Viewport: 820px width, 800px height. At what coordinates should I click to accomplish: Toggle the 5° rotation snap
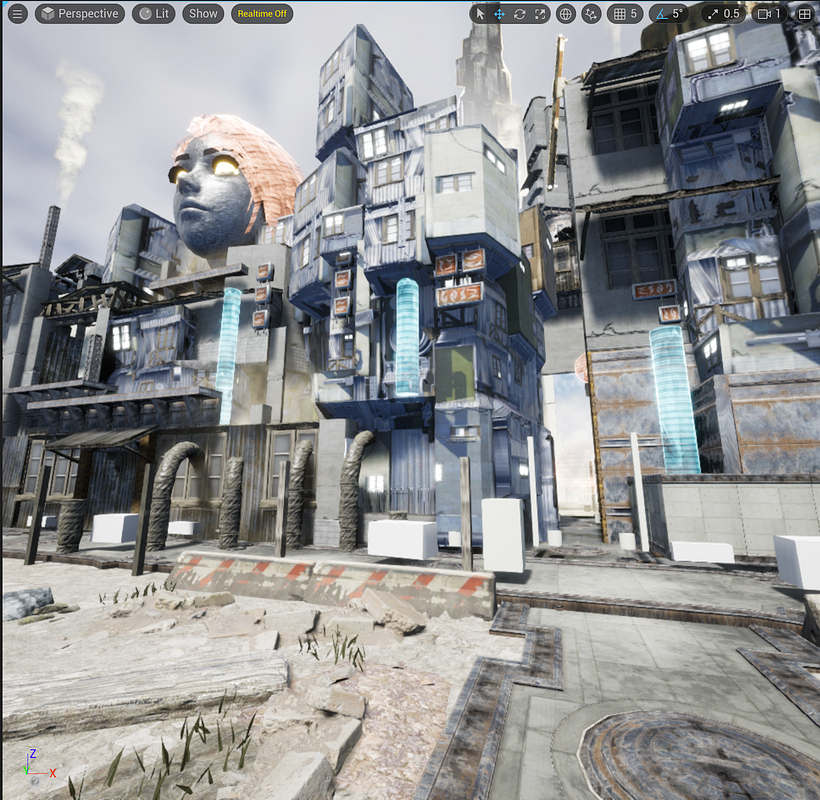668,14
